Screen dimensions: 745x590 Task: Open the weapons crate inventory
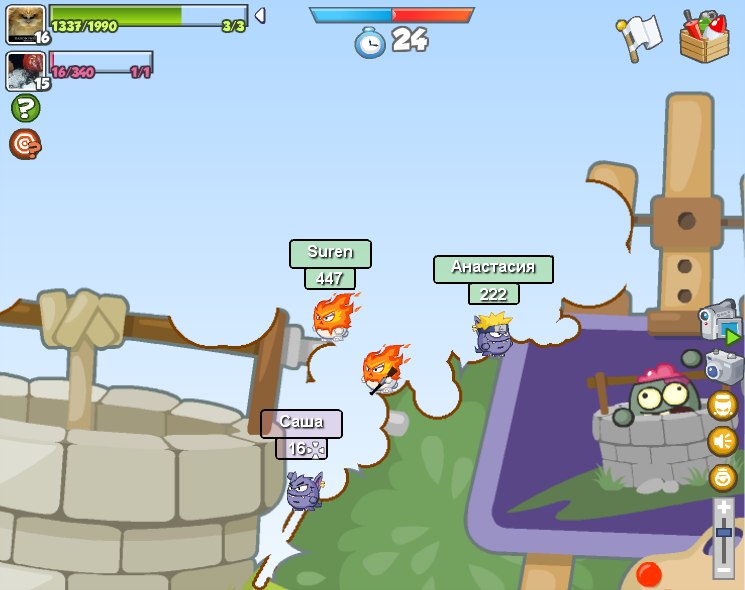click(x=704, y=36)
